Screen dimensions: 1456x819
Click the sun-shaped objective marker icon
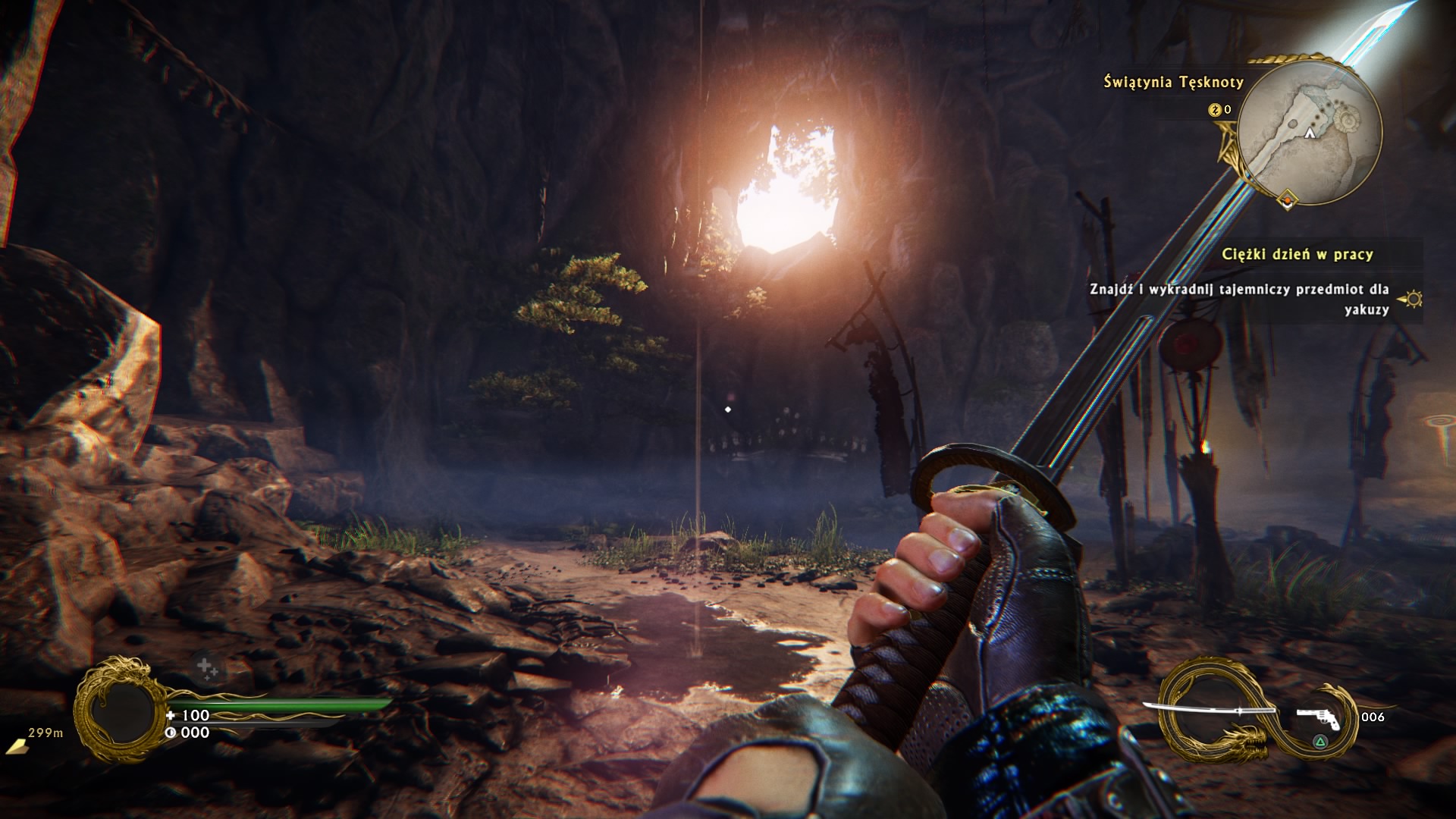[x=1413, y=300]
